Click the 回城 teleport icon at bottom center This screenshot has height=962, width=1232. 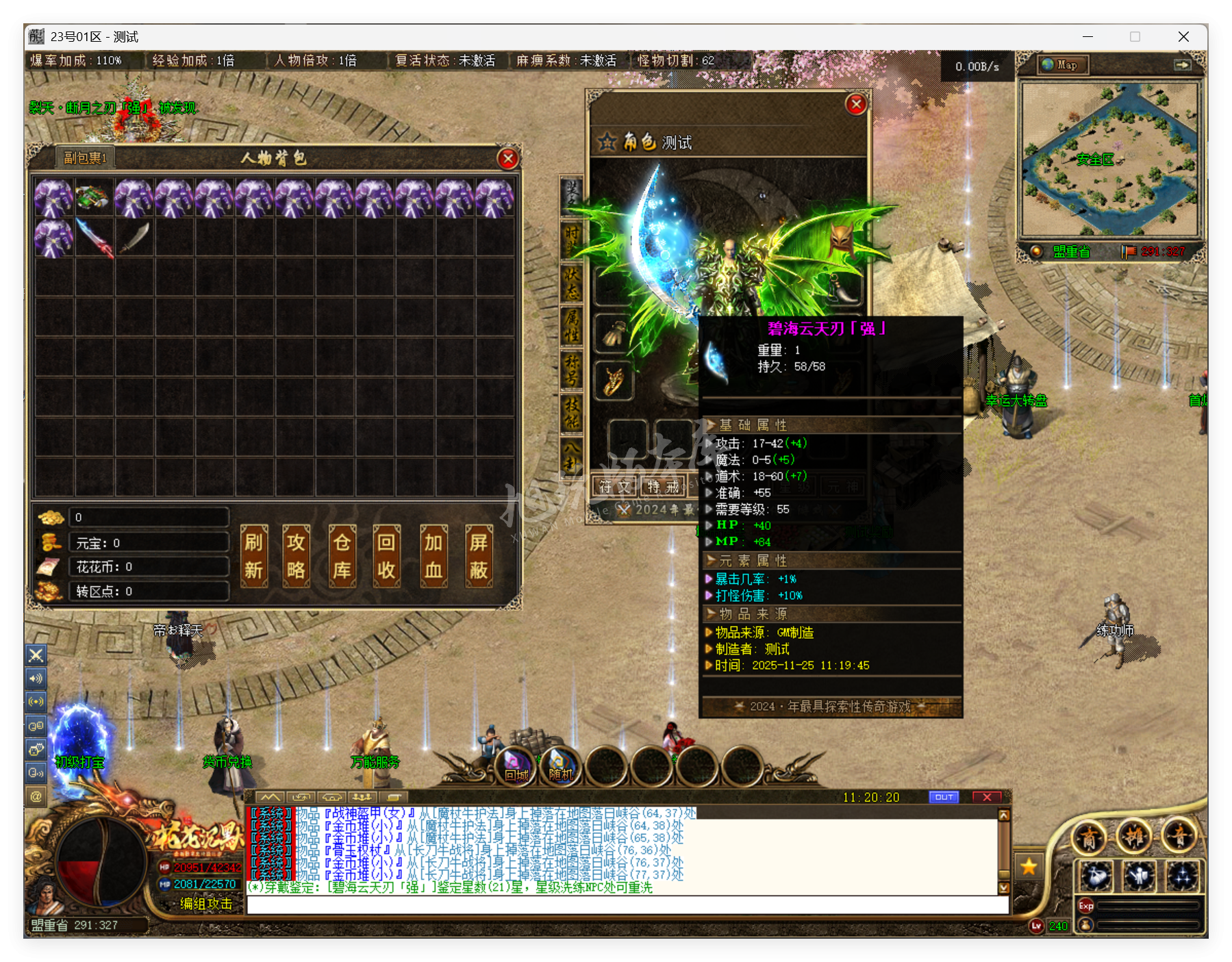pos(515,767)
